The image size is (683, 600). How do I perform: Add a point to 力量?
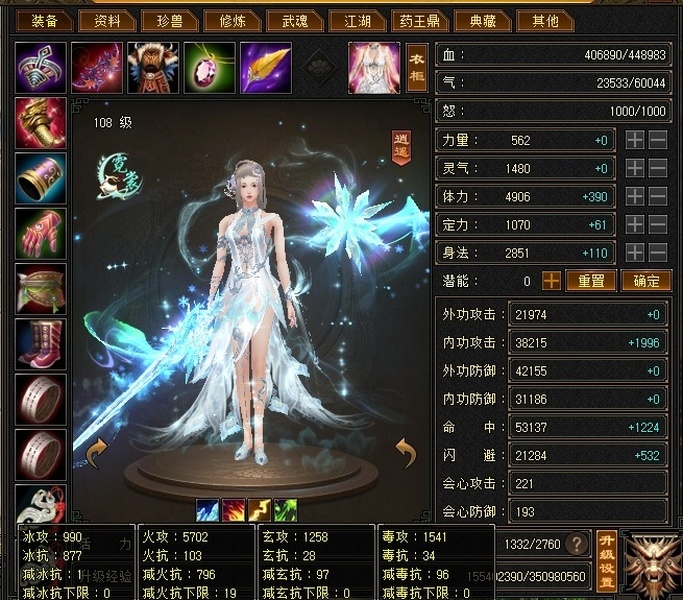pyautogui.click(x=634, y=141)
